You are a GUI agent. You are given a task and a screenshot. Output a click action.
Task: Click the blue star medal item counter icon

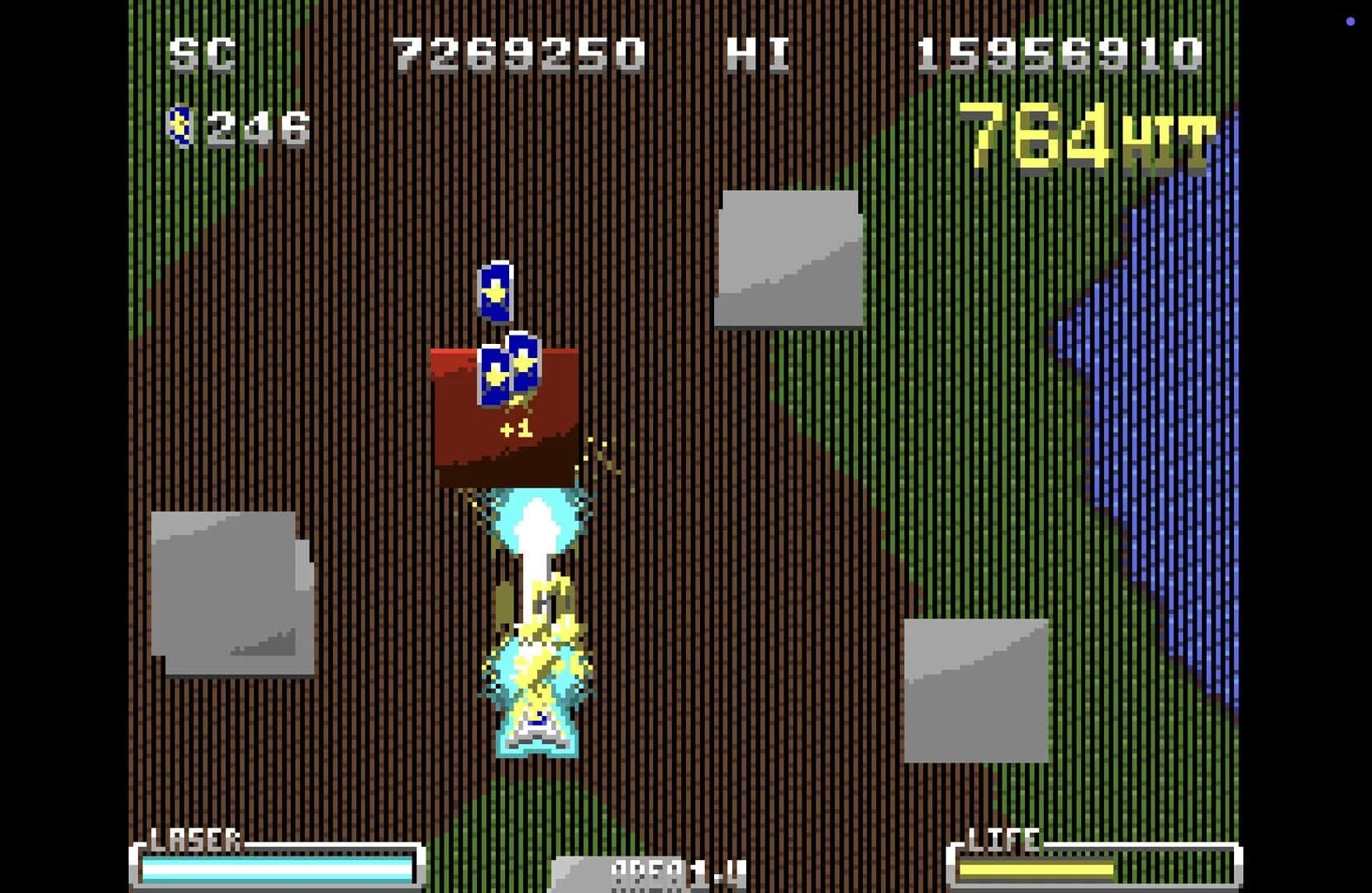coord(179,122)
